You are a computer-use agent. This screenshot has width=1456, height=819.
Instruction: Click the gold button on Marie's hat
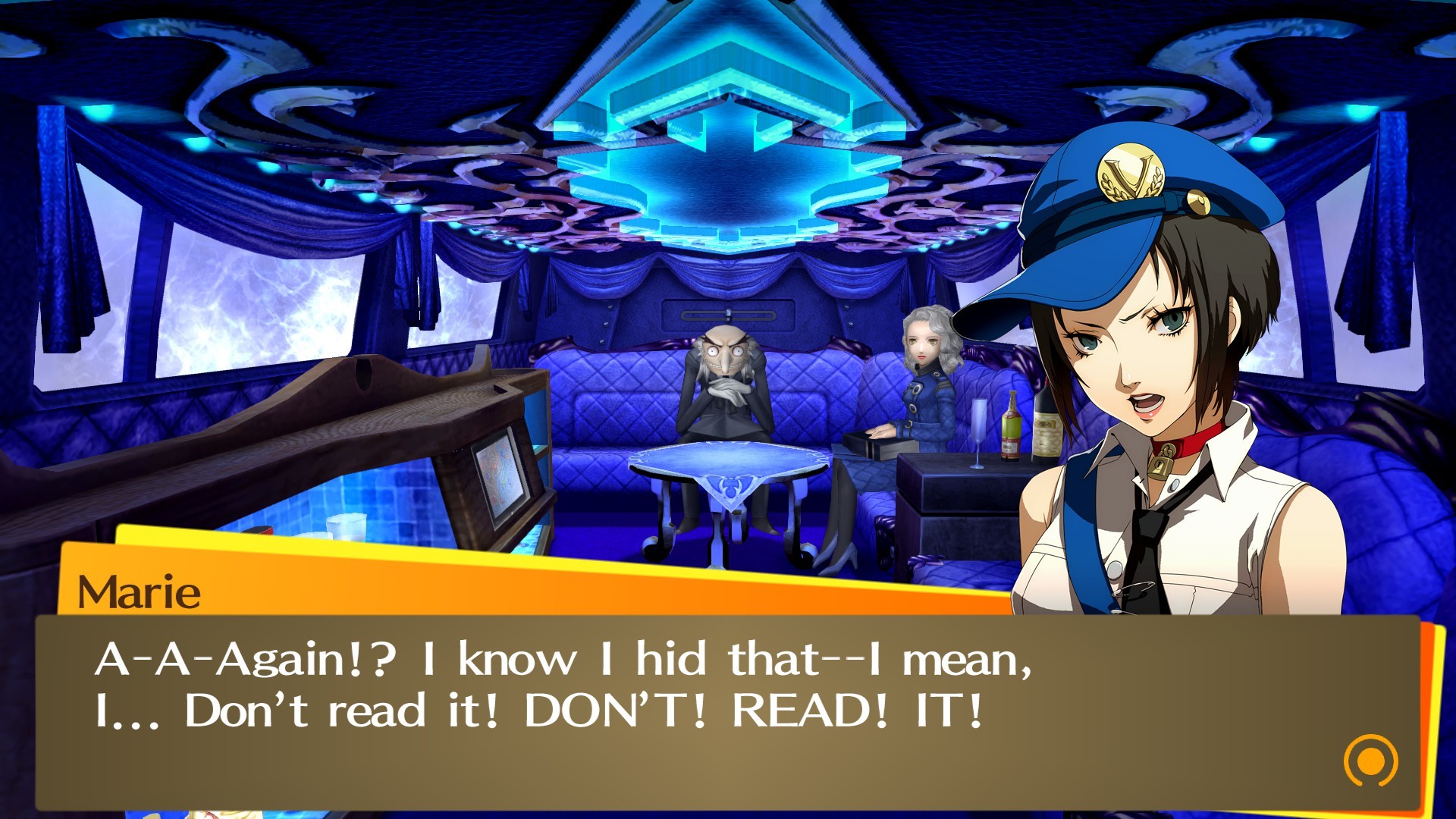[x=1197, y=203]
